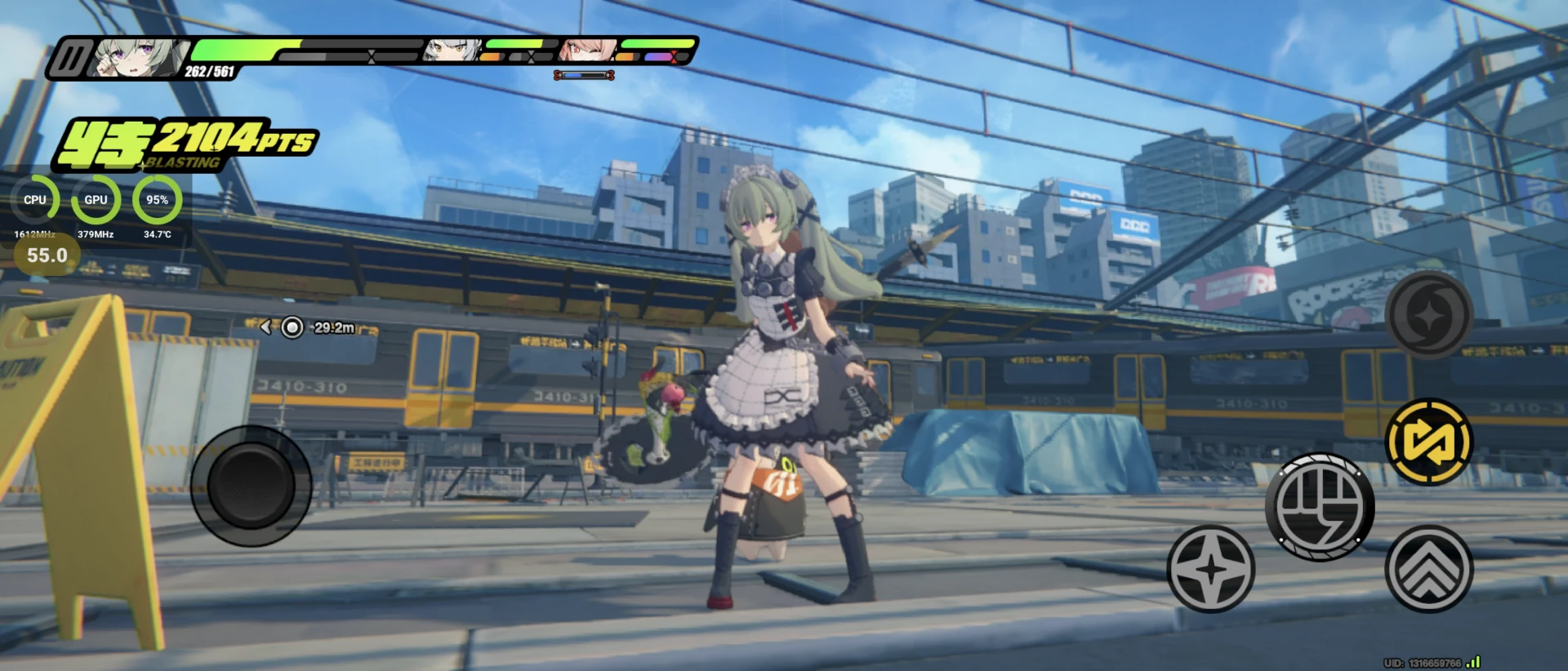Use the fist basic attack button
Screen dimensions: 1568x671
1319,507
